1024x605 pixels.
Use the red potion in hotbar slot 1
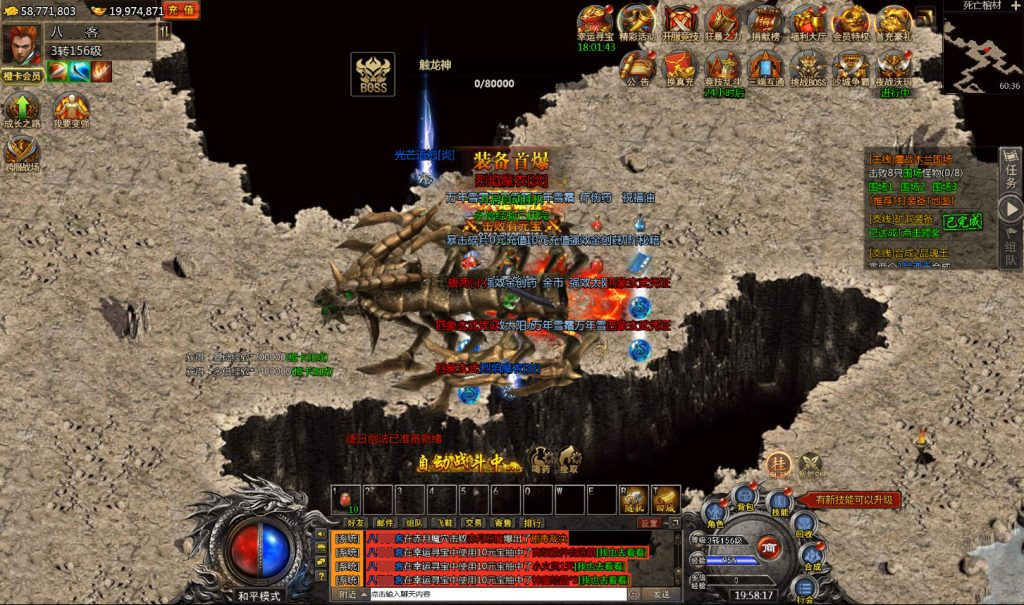[345, 498]
